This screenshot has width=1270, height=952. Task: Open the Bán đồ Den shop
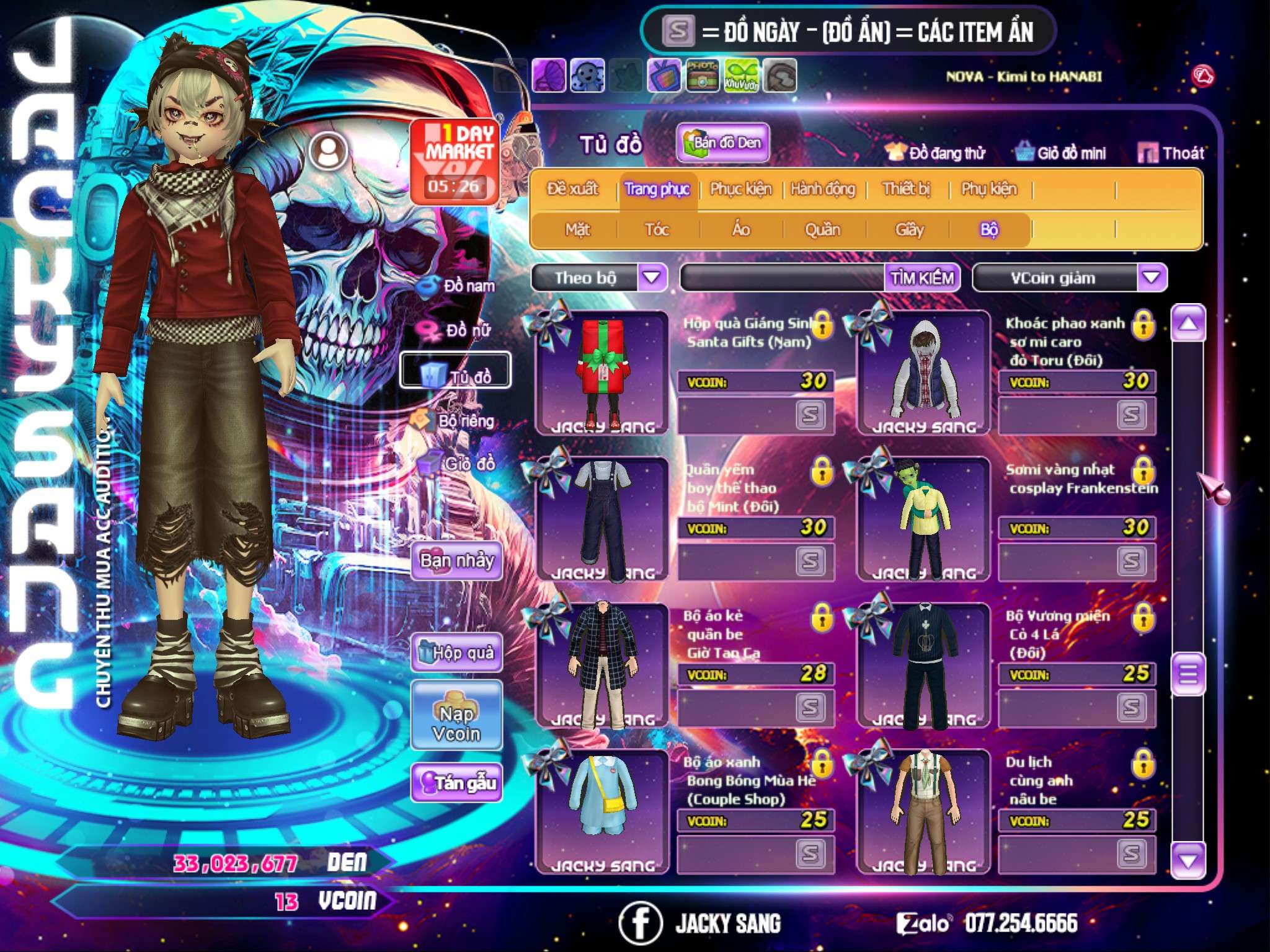click(x=722, y=143)
